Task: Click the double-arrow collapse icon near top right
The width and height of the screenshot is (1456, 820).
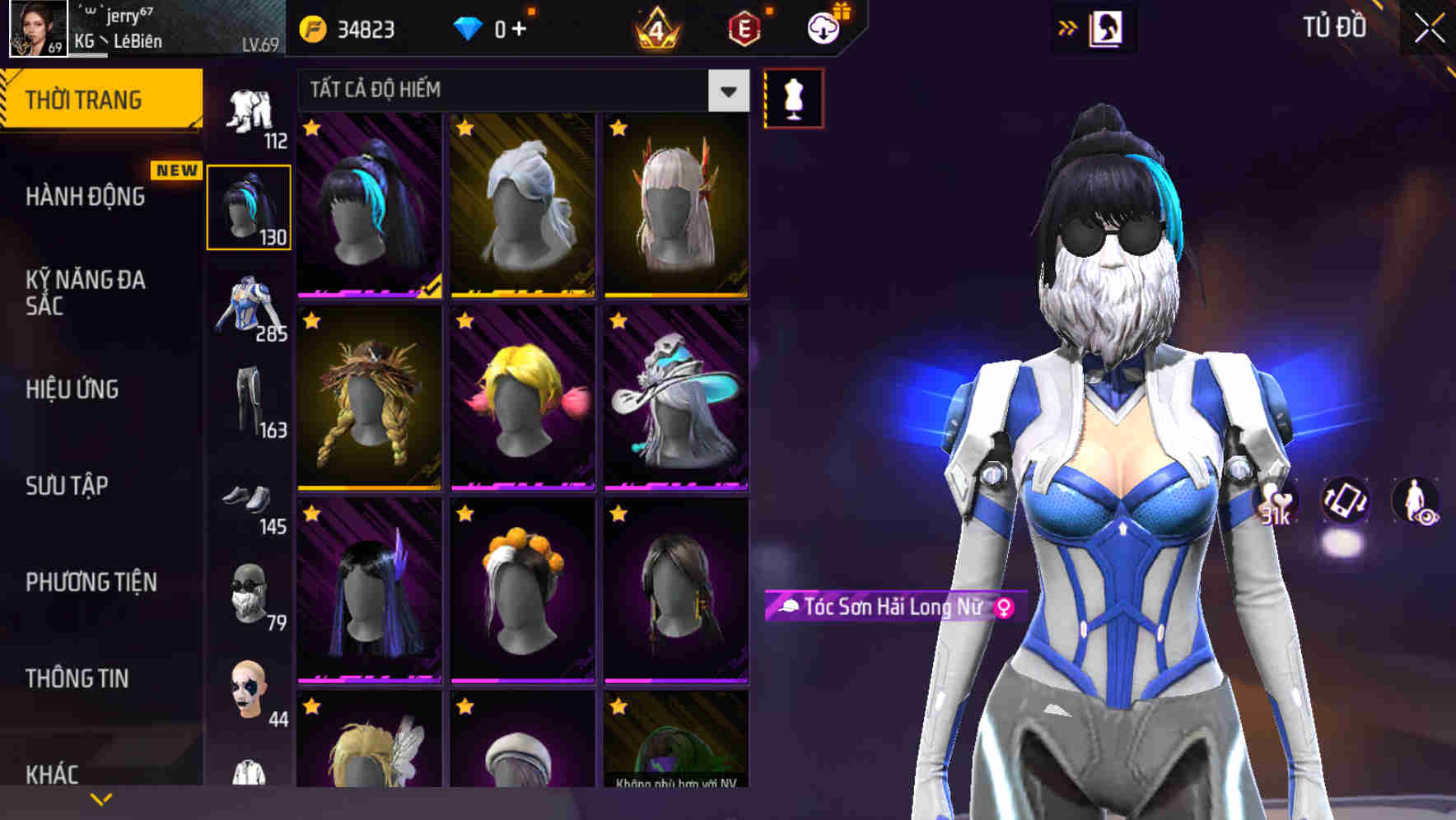Action: point(1068,26)
